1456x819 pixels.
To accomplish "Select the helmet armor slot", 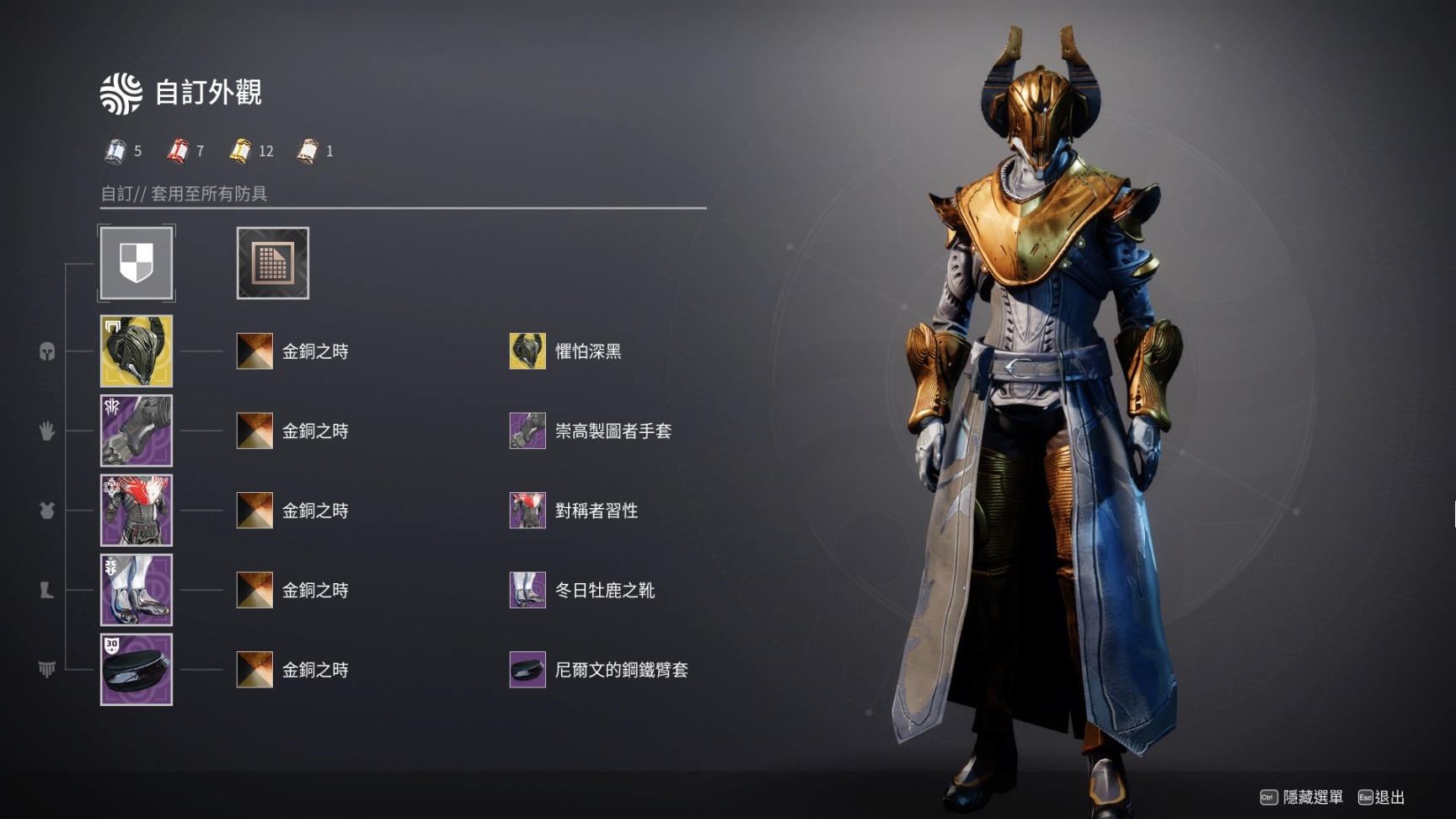I will pyautogui.click(x=136, y=351).
